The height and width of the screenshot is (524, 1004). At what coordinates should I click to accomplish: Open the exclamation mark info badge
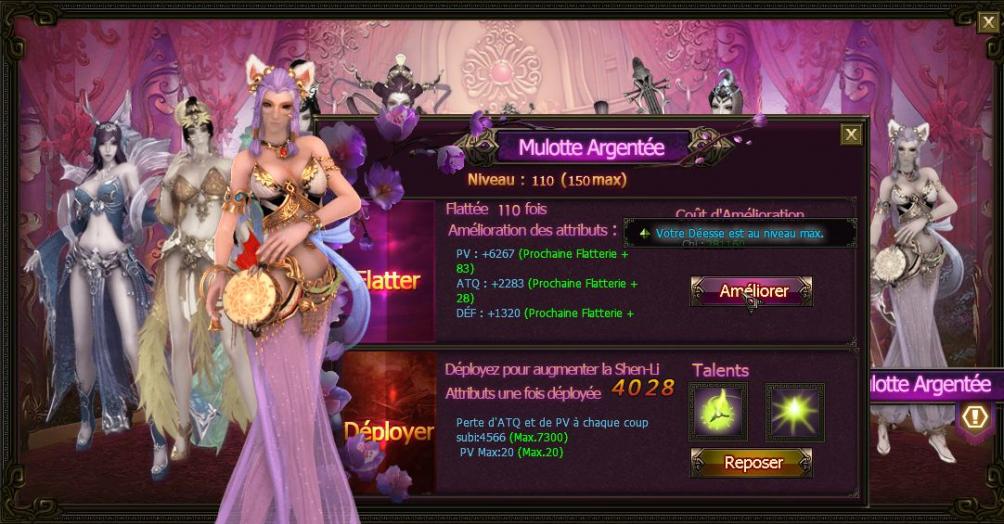(975, 417)
